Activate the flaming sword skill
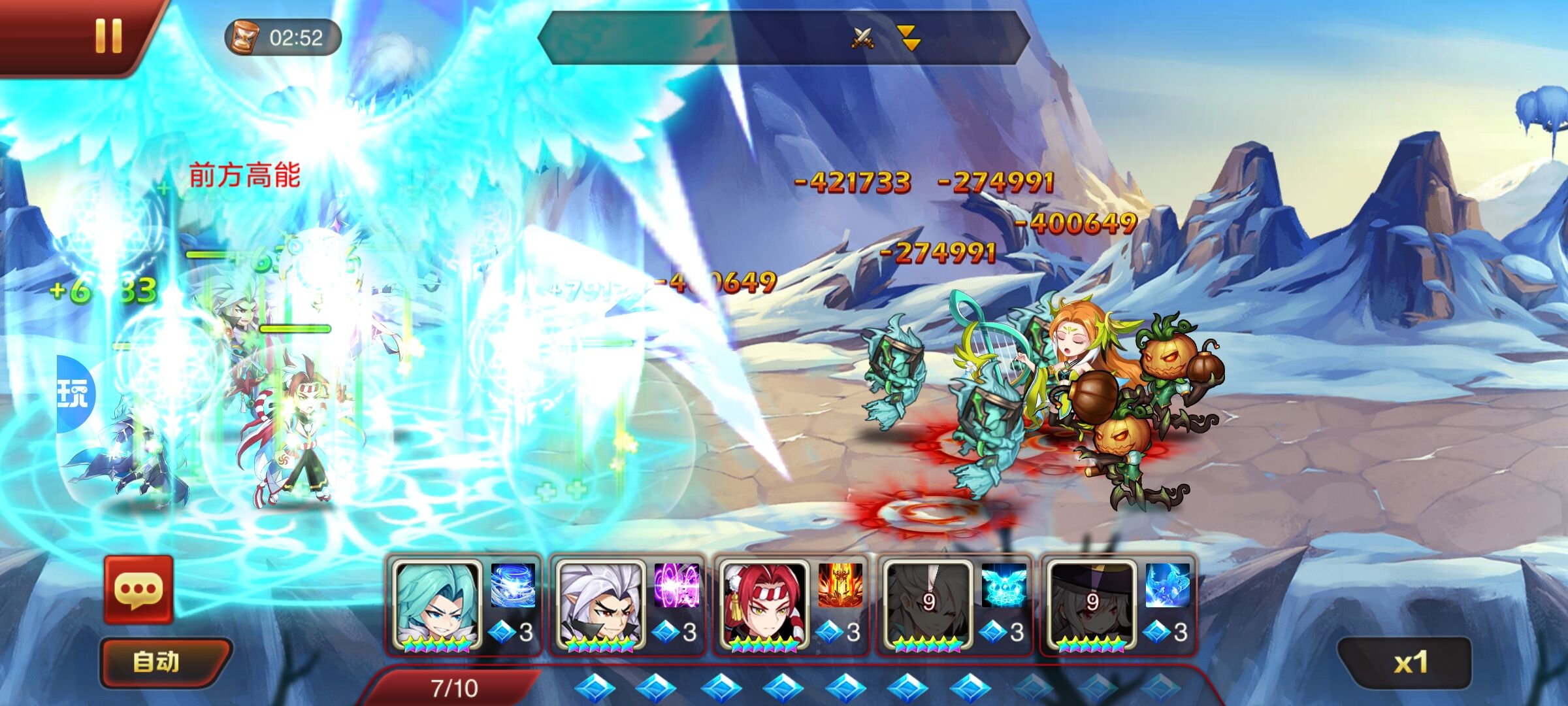This screenshot has height=706, width=1568. pos(840,585)
